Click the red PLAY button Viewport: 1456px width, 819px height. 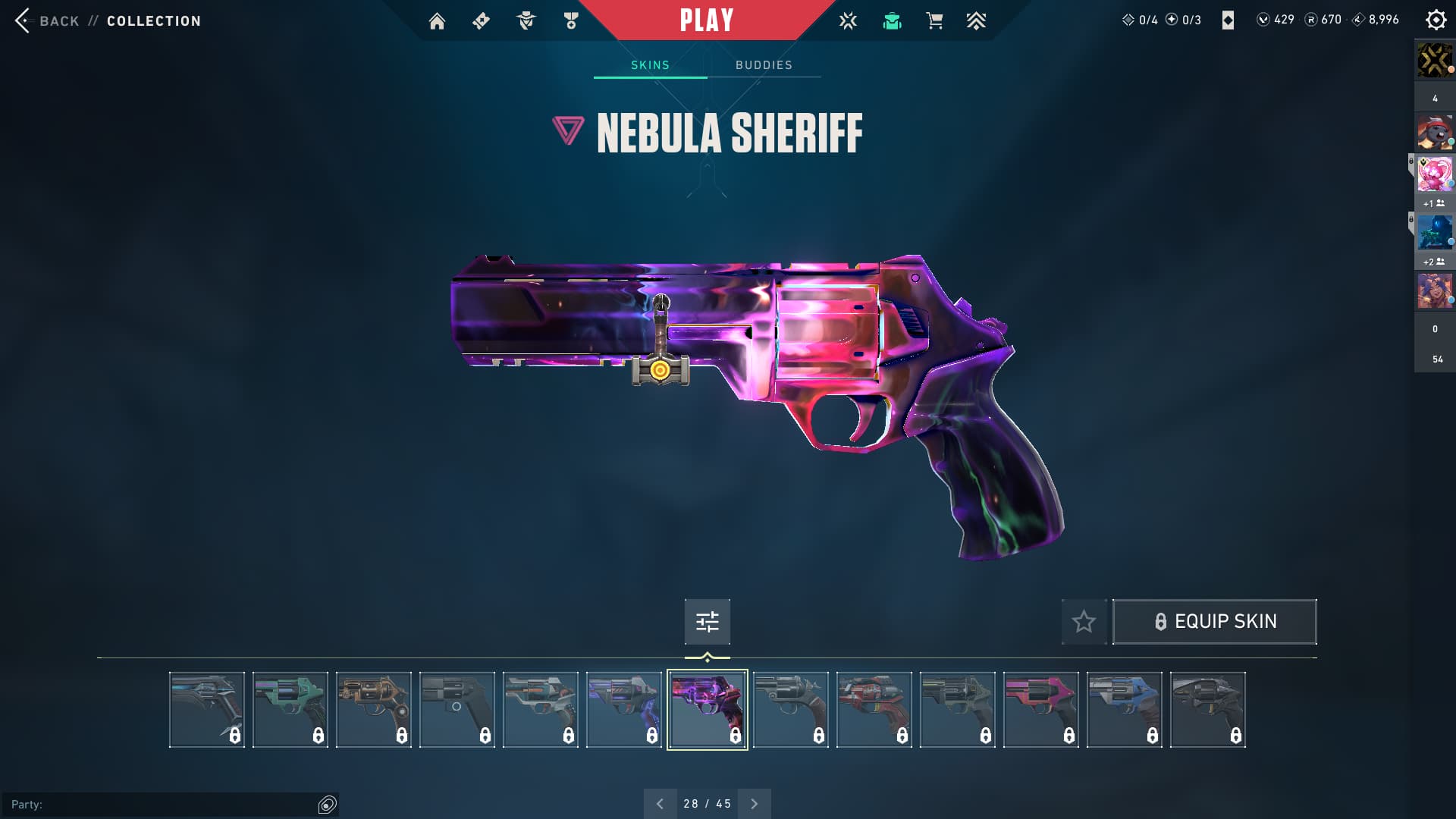[x=706, y=20]
